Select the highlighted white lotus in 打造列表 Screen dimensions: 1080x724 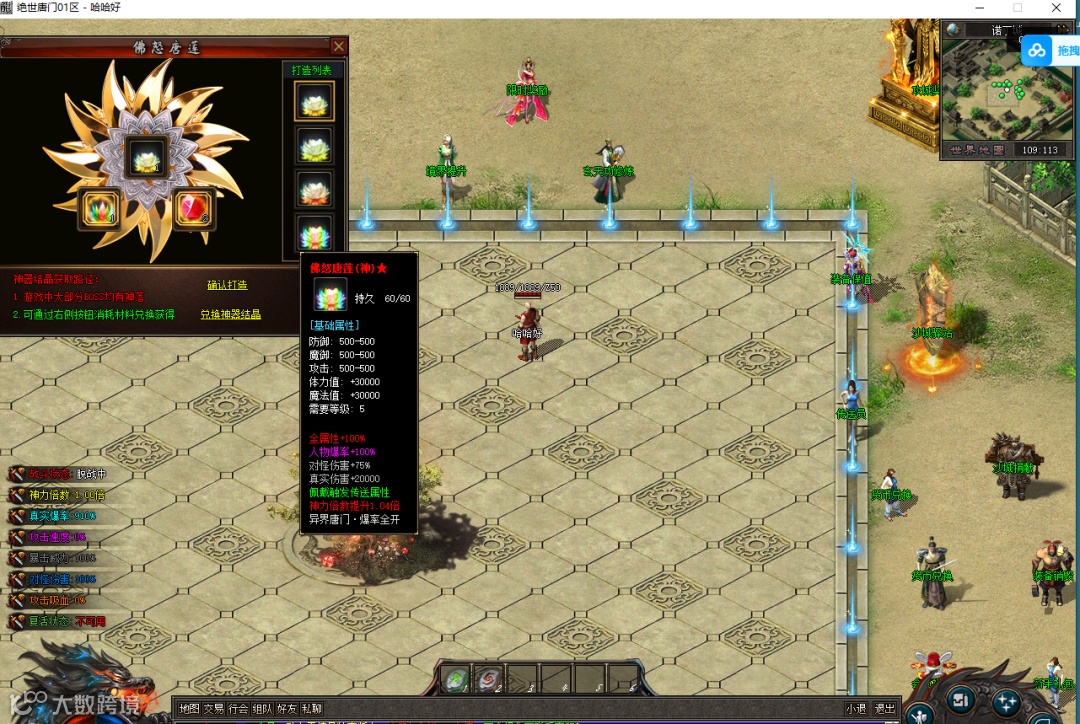[314, 102]
